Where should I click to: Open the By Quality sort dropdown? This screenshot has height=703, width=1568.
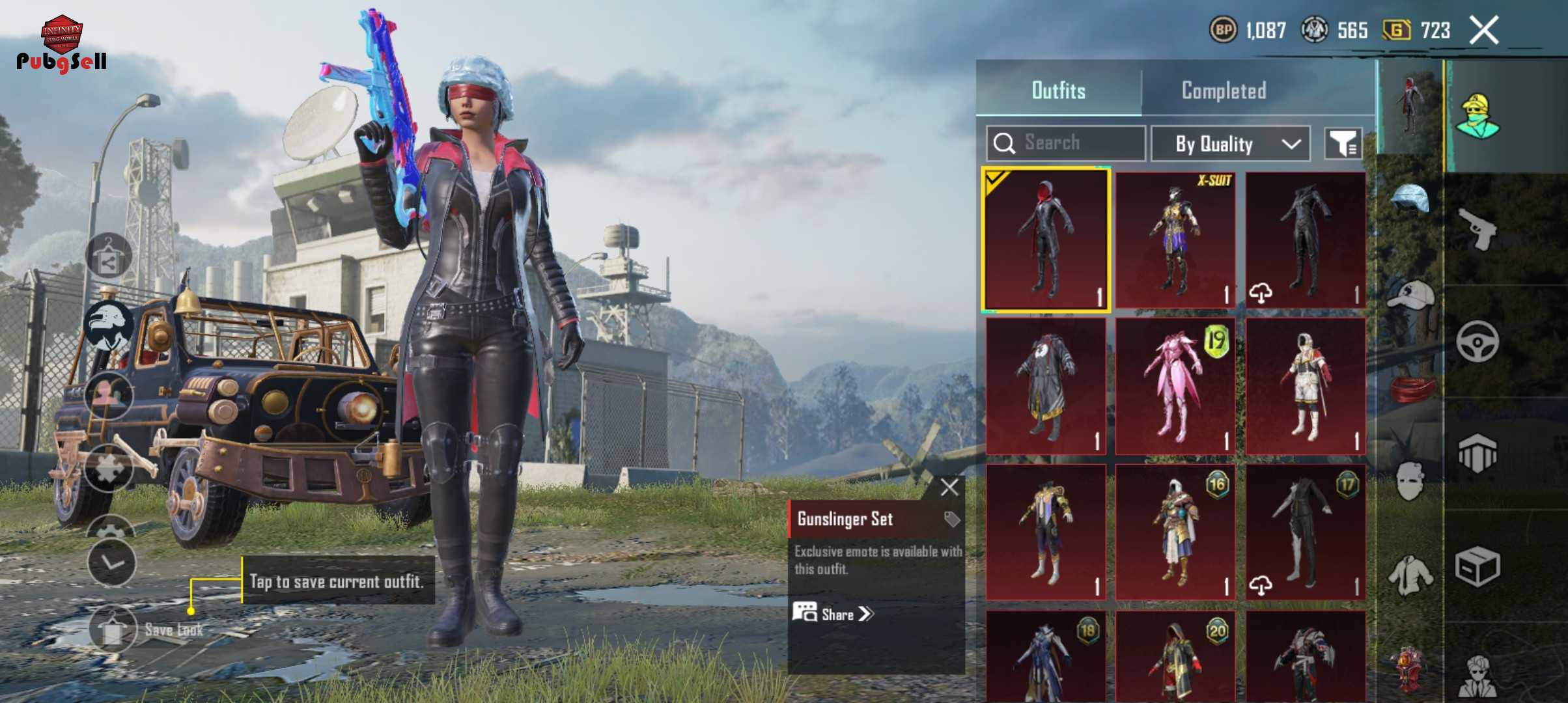[x=1230, y=144]
